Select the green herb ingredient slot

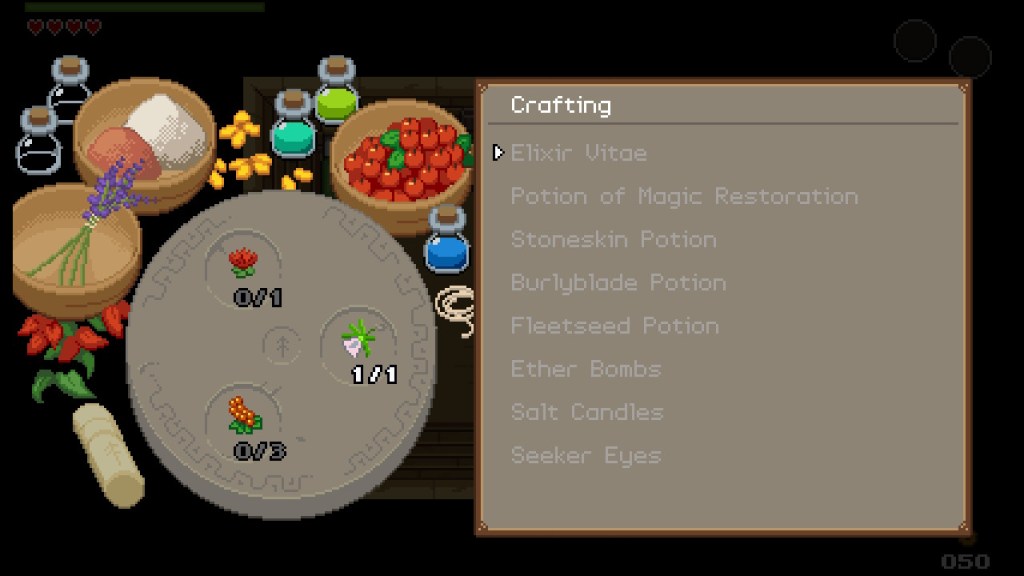(x=357, y=340)
